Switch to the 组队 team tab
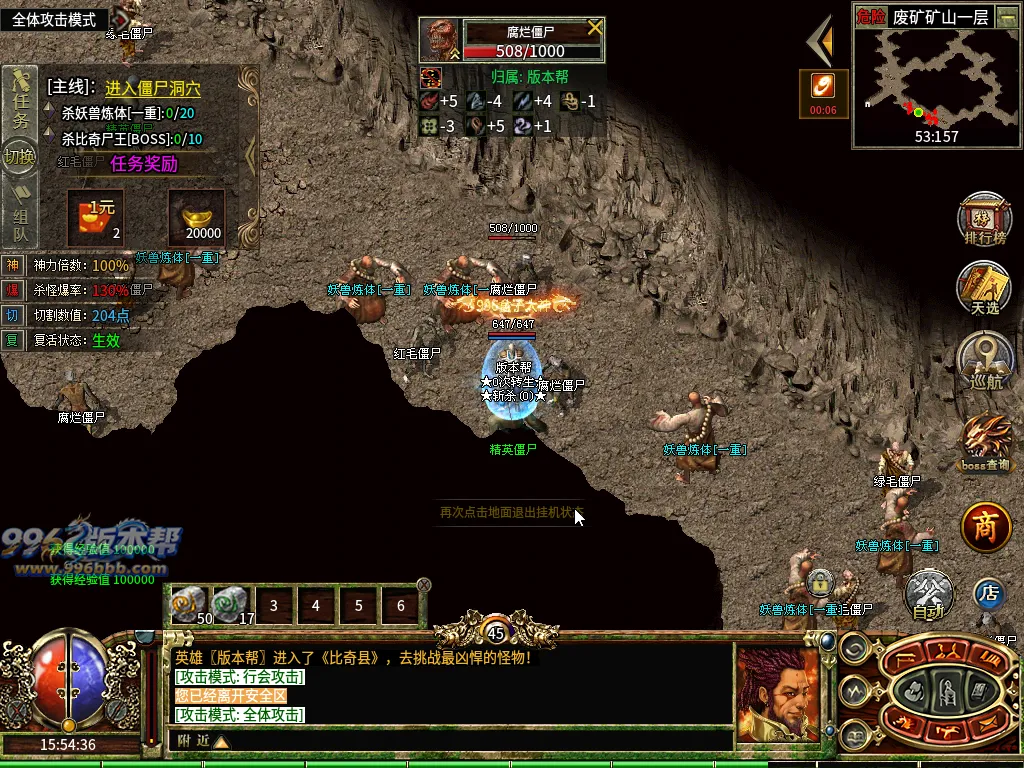This screenshot has height=768, width=1024. (x=20, y=221)
